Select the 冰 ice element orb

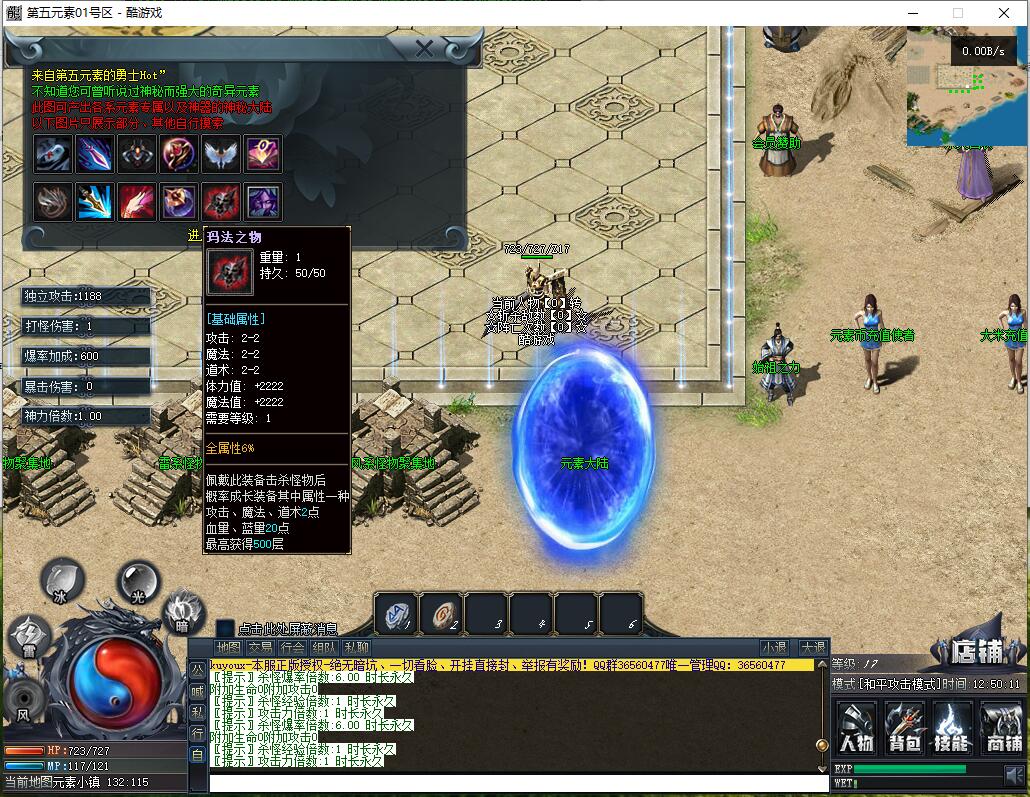(x=62, y=582)
